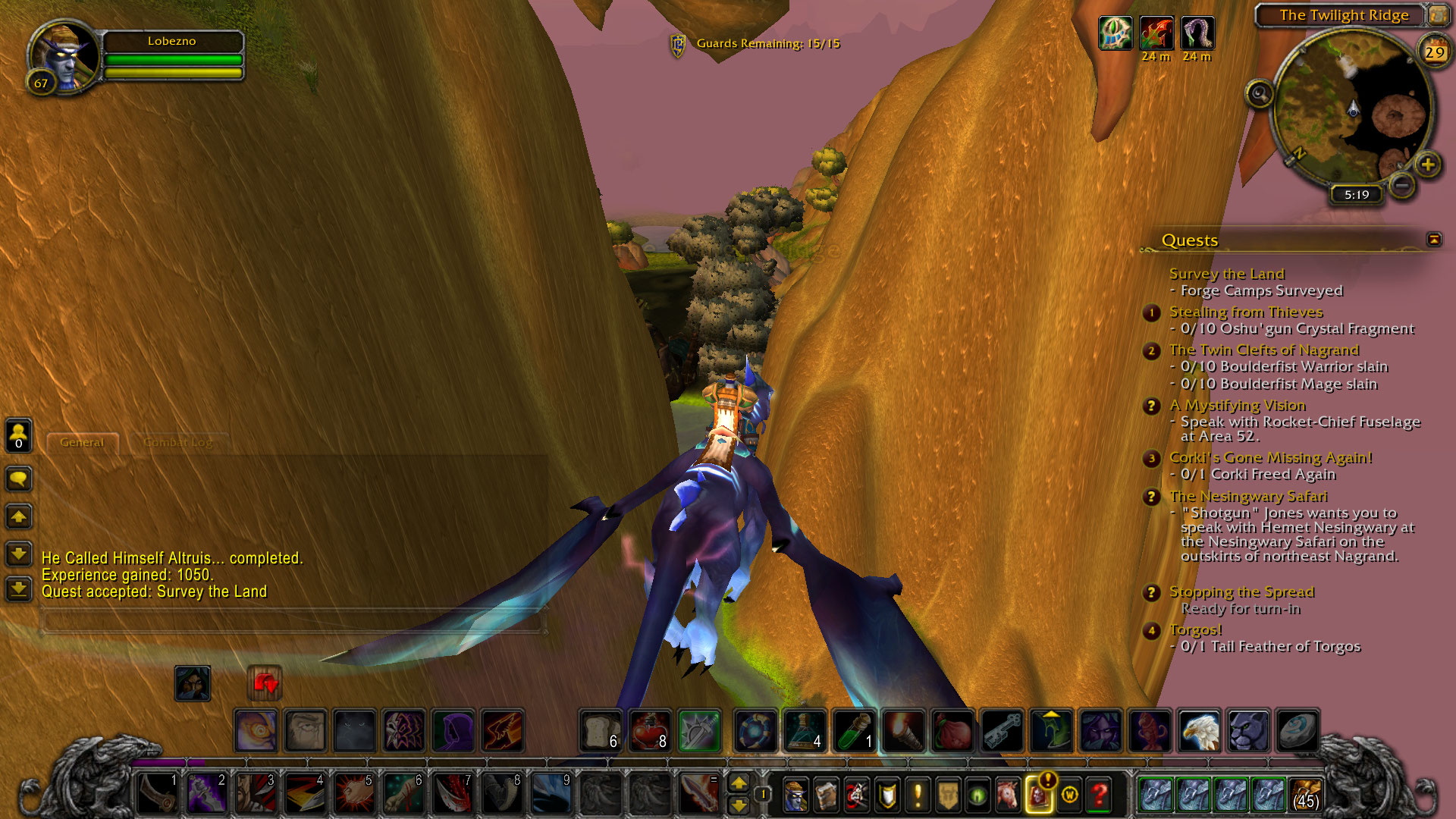Open the world map button beside zone name
Image resolution: width=1456 pixels, height=819 pixels.
click(1438, 15)
